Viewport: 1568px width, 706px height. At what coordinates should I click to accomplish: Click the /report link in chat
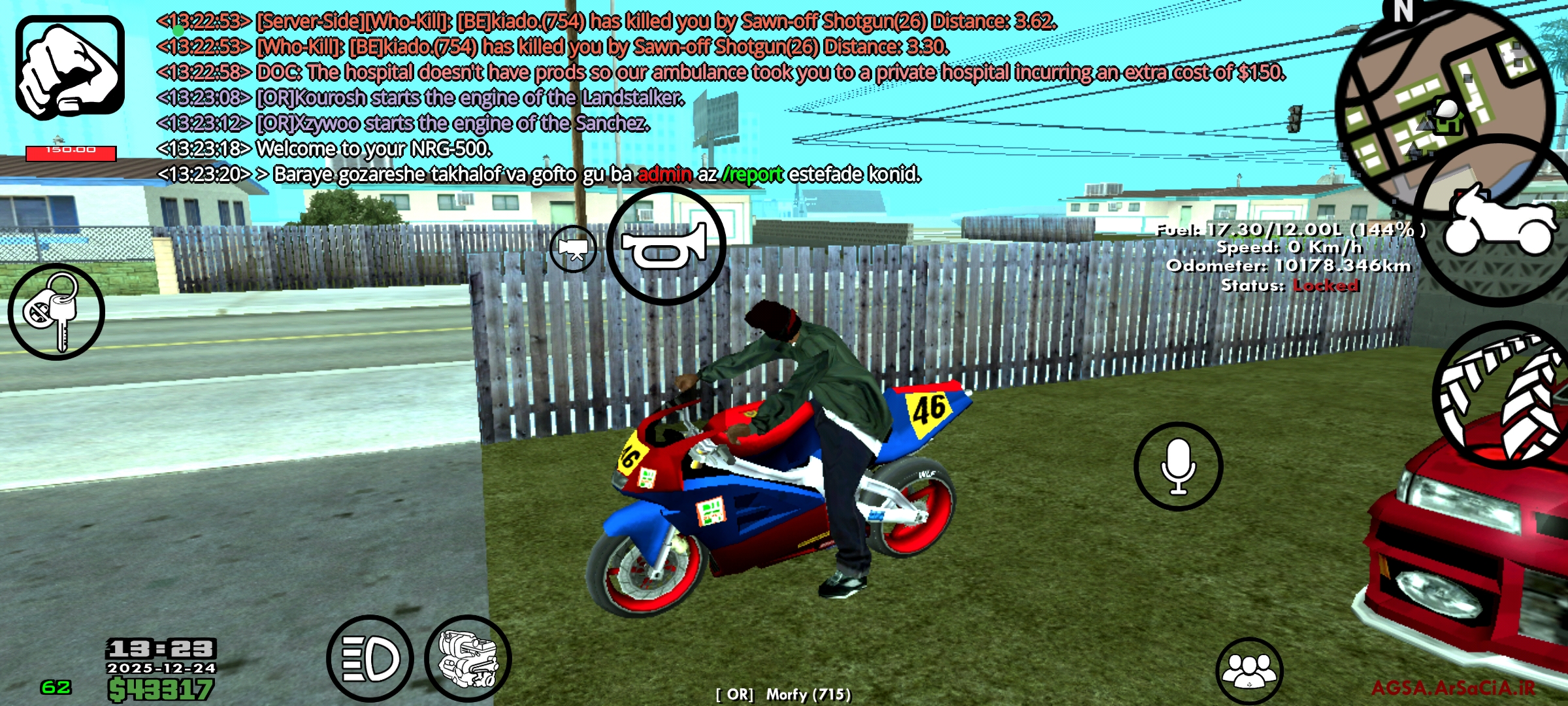click(753, 174)
